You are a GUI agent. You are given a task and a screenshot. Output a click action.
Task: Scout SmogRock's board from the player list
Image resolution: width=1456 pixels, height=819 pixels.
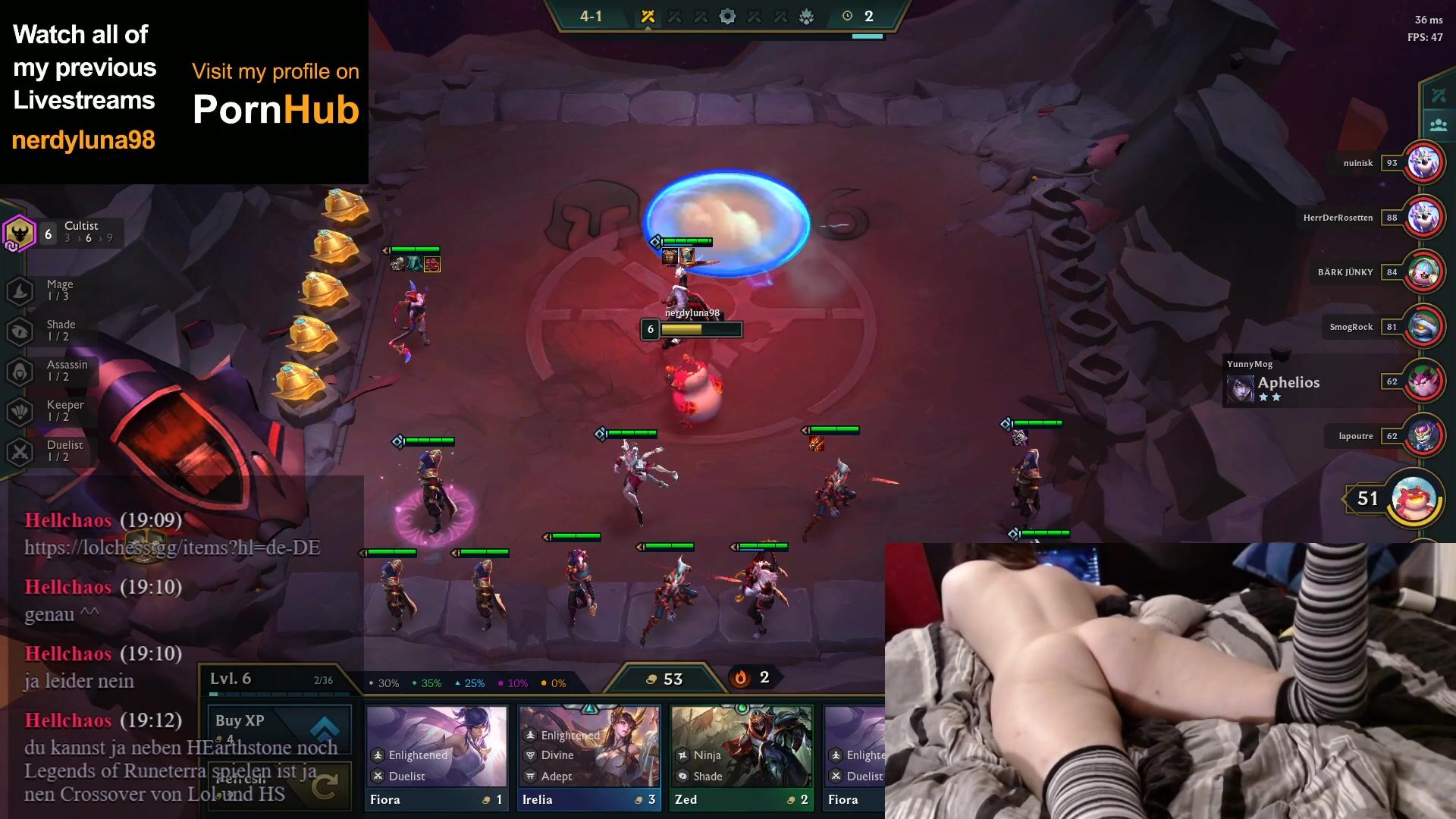[1423, 327]
